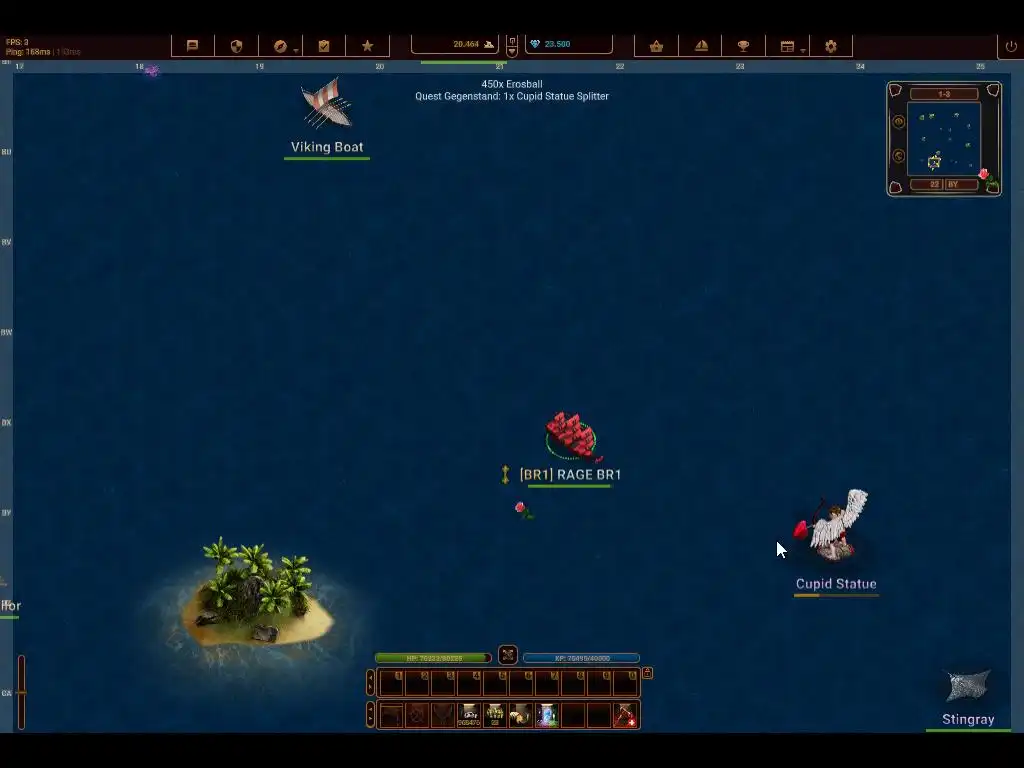Select the repair hammer hotbar slot
The height and width of the screenshot is (768, 1024).
[625, 715]
